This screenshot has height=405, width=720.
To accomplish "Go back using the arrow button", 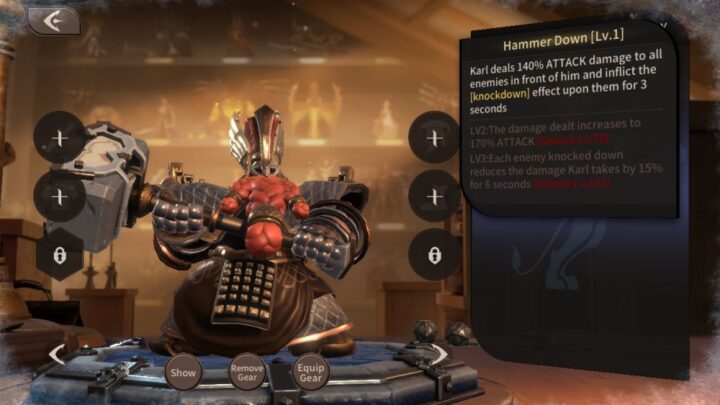I will [52, 21].
